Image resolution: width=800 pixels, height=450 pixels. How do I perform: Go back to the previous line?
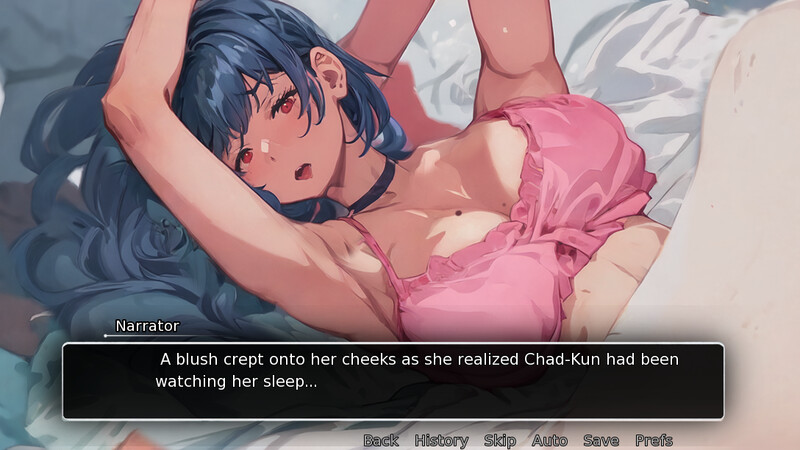[380, 440]
